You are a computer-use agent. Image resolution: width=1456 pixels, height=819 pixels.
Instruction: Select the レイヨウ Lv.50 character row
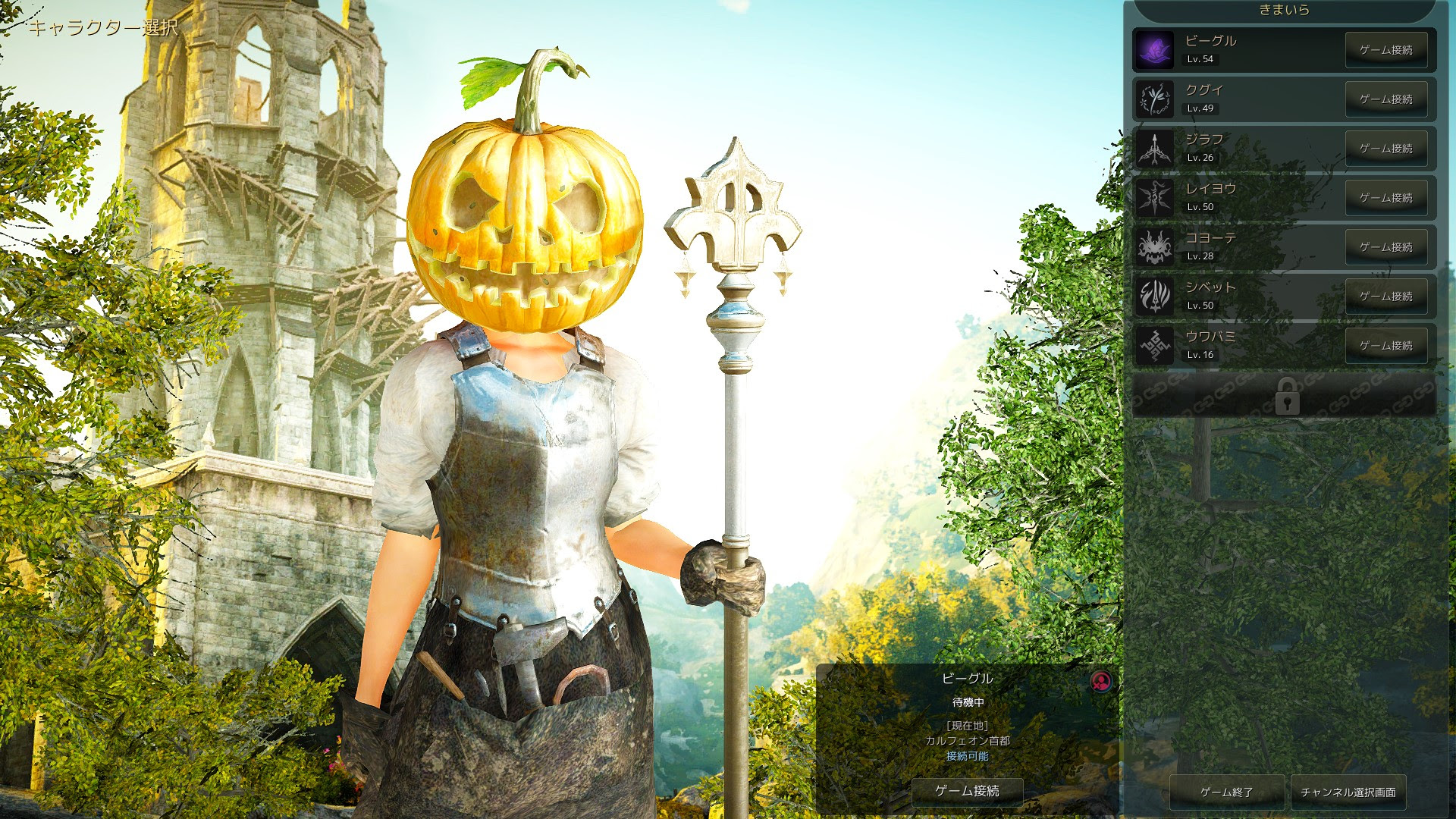[1244, 198]
